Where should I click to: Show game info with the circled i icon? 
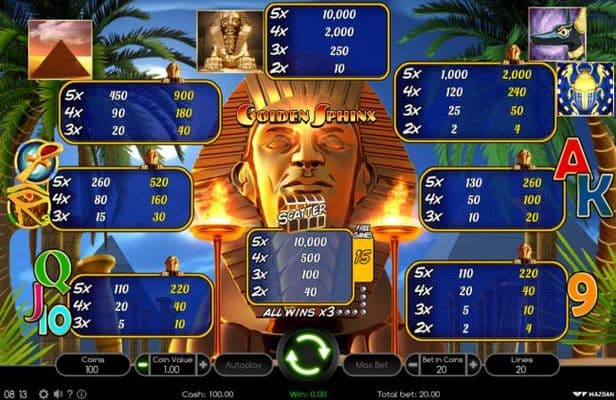82,393
